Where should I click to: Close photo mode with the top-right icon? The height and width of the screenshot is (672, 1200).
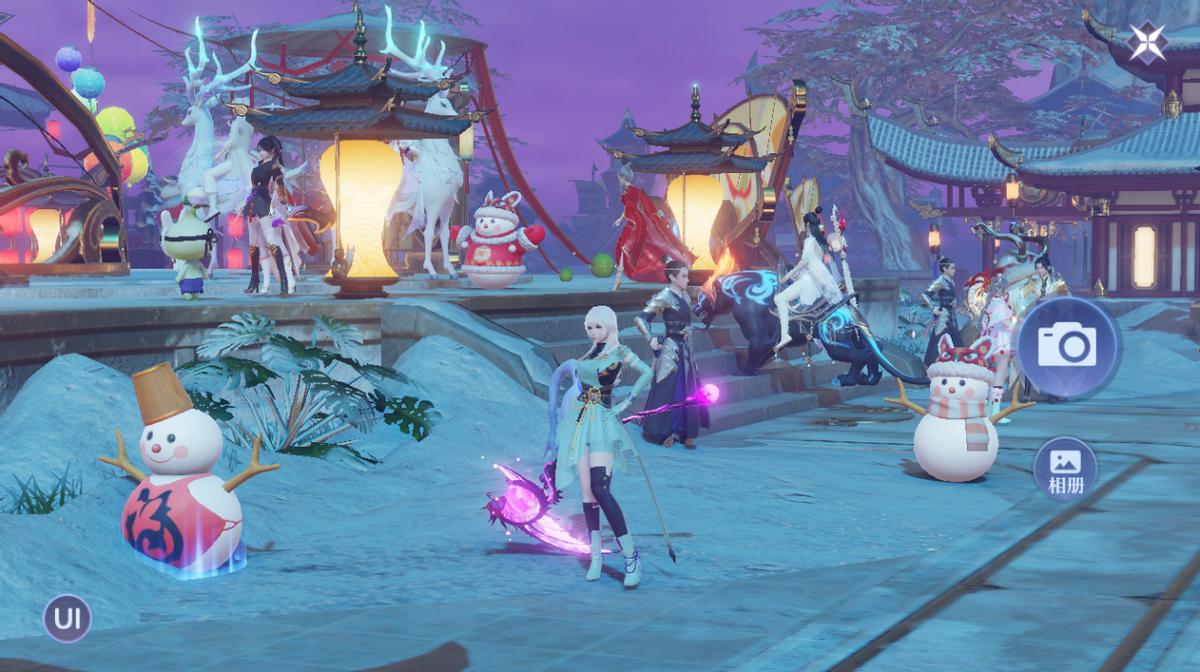[1146, 42]
